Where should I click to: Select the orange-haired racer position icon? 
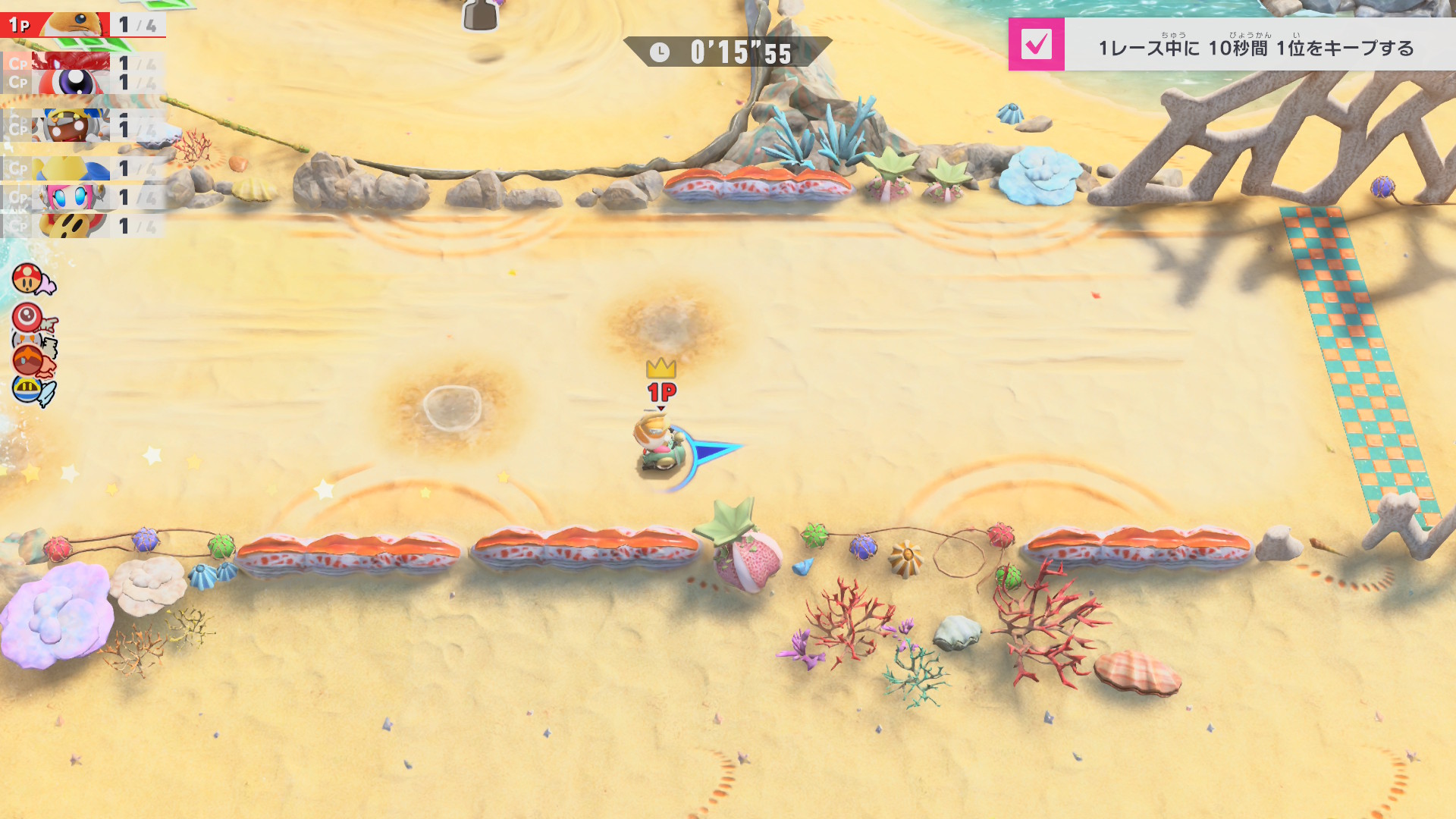(29, 359)
